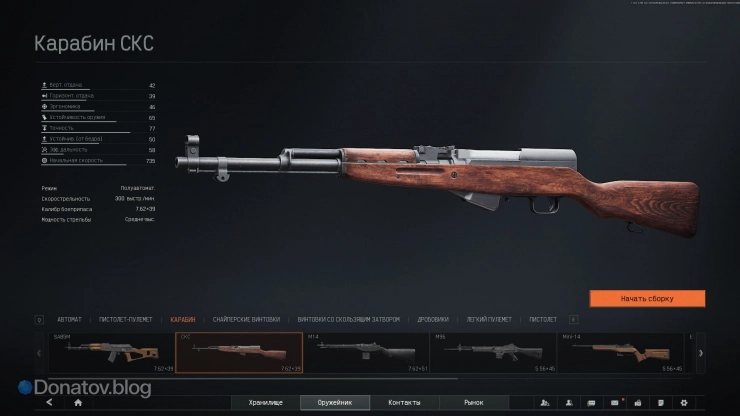Open the Контакты section

pos(404,402)
